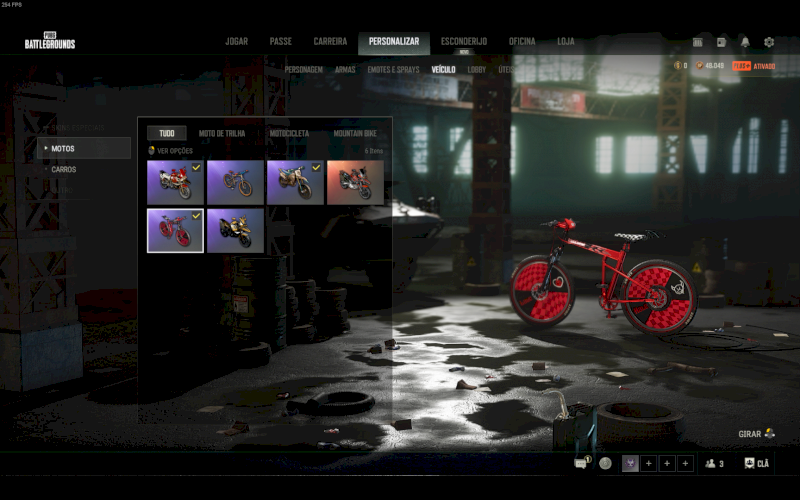Open the Esconderijo menu
The height and width of the screenshot is (500, 800).
[464, 42]
